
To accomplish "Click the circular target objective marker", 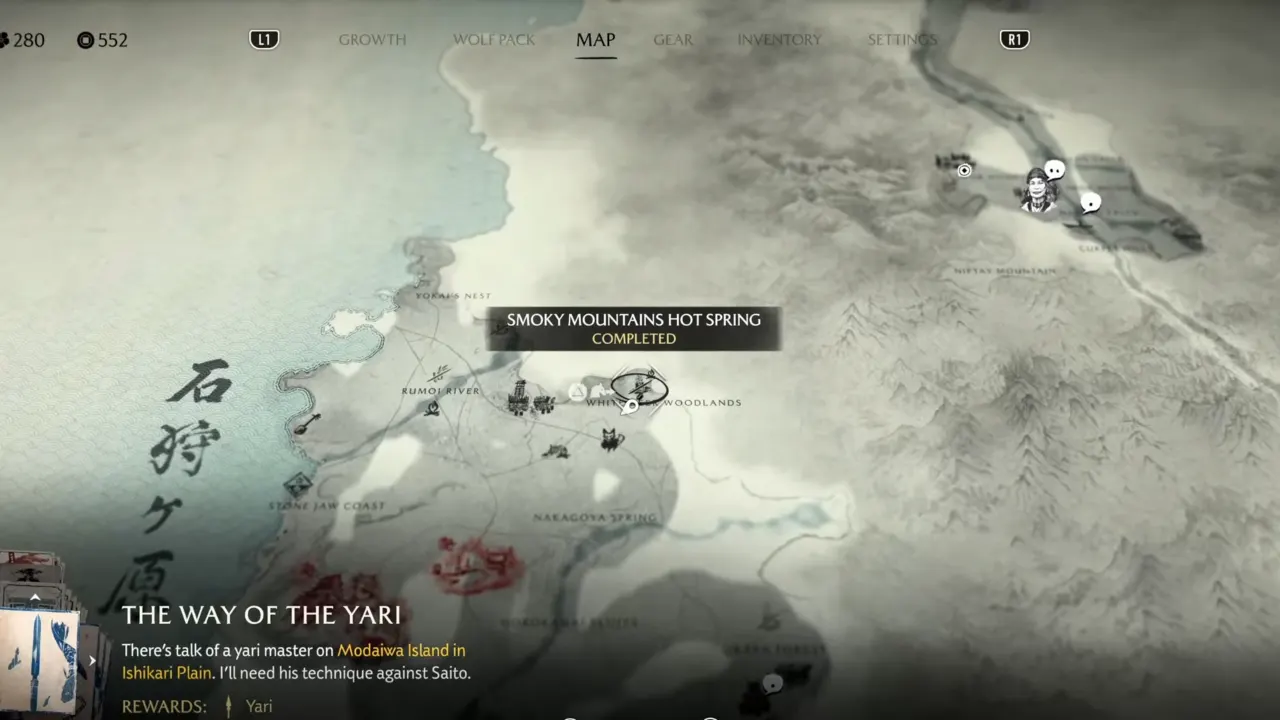I will [964, 170].
